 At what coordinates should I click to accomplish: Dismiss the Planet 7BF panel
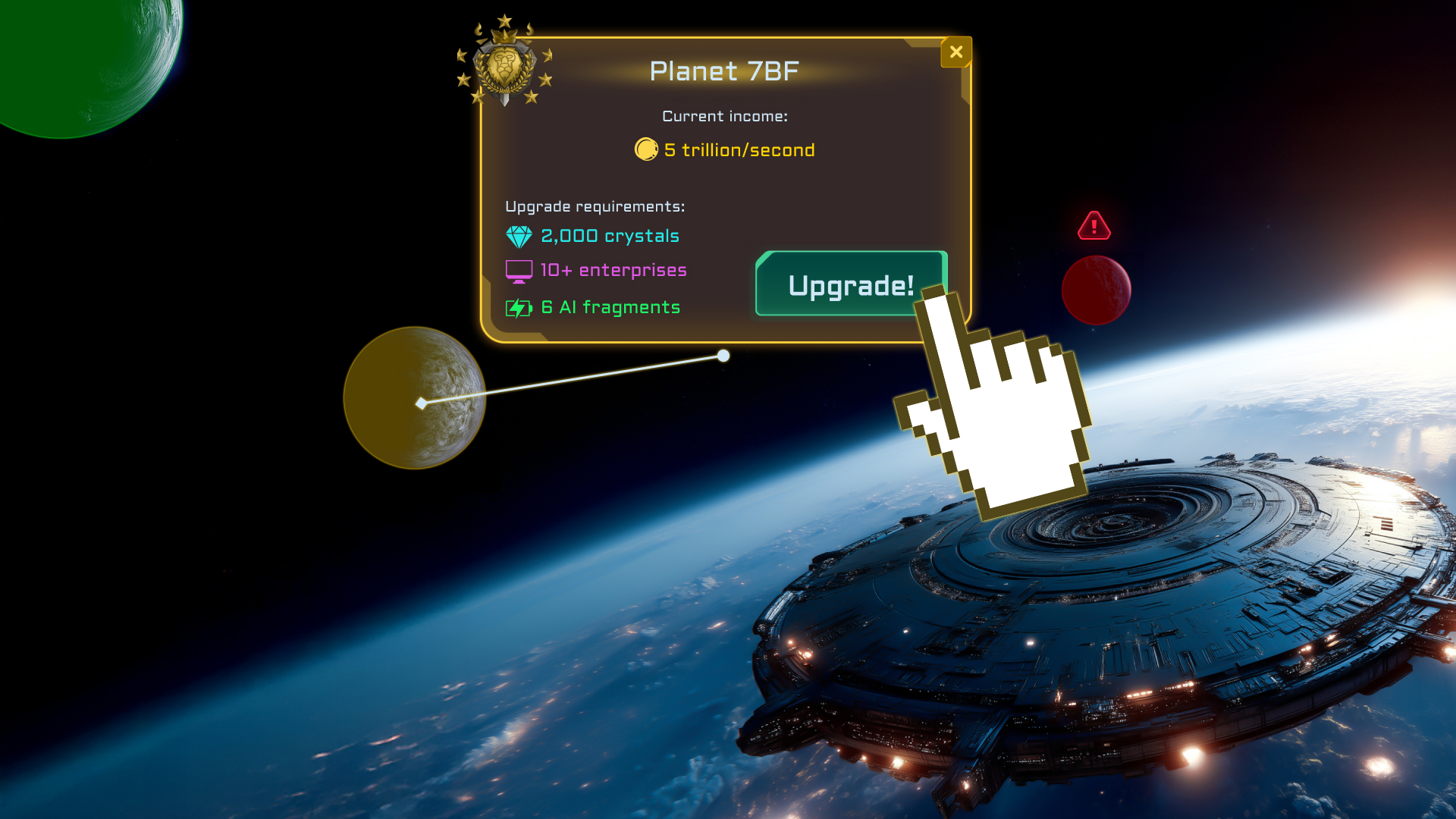956,52
